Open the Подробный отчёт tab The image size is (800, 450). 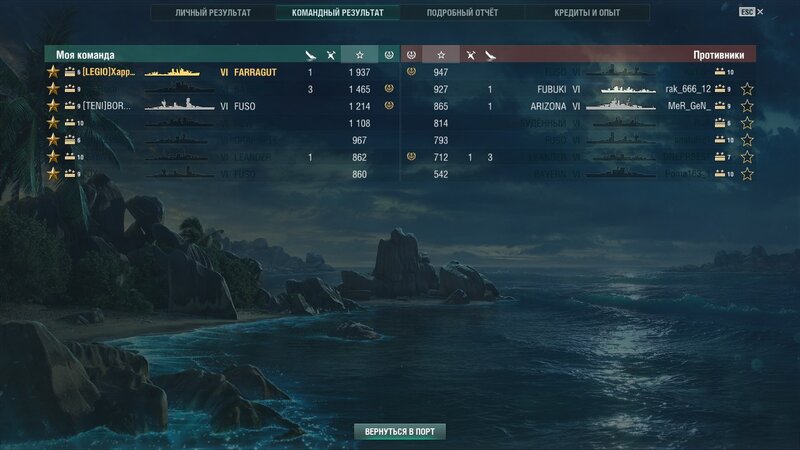click(462, 13)
